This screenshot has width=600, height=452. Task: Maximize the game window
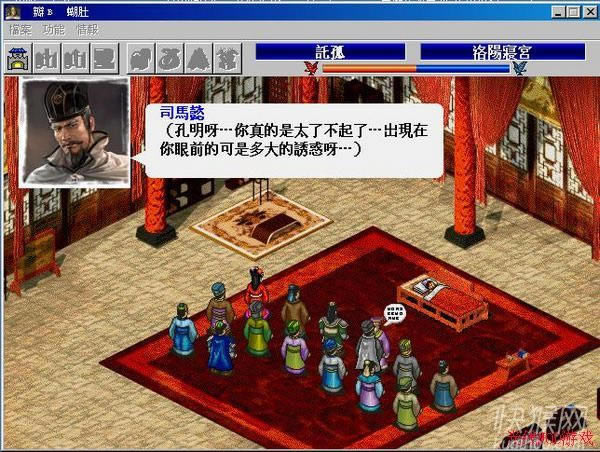point(572,12)
